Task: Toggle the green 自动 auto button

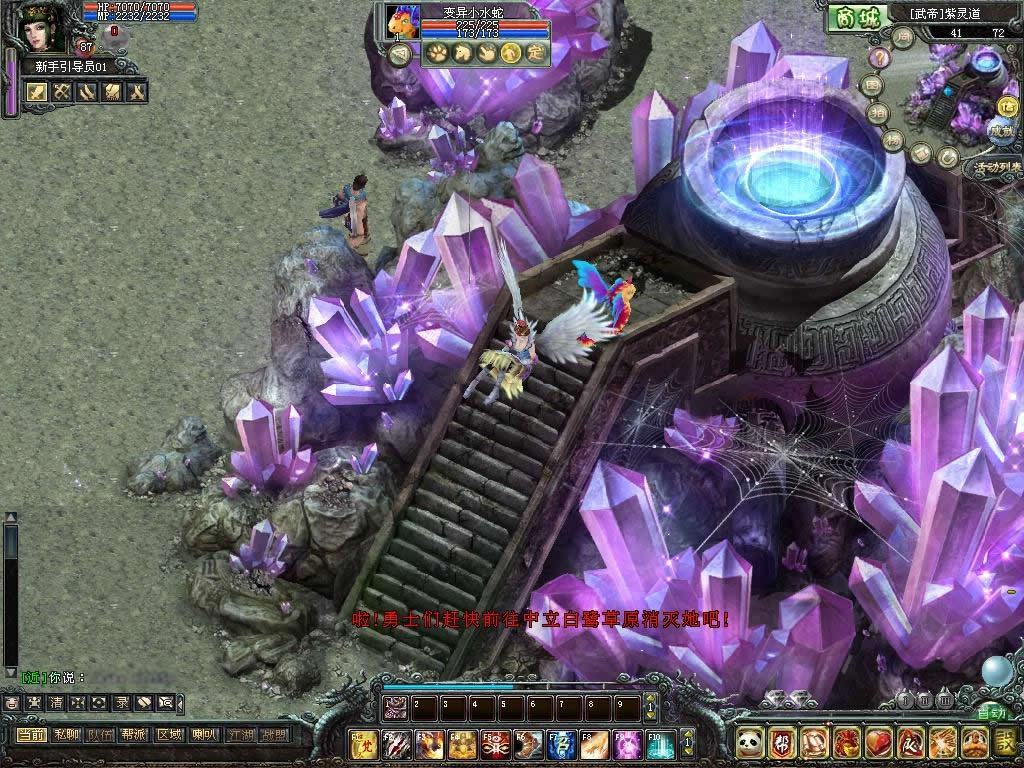Action: point(991,713)
